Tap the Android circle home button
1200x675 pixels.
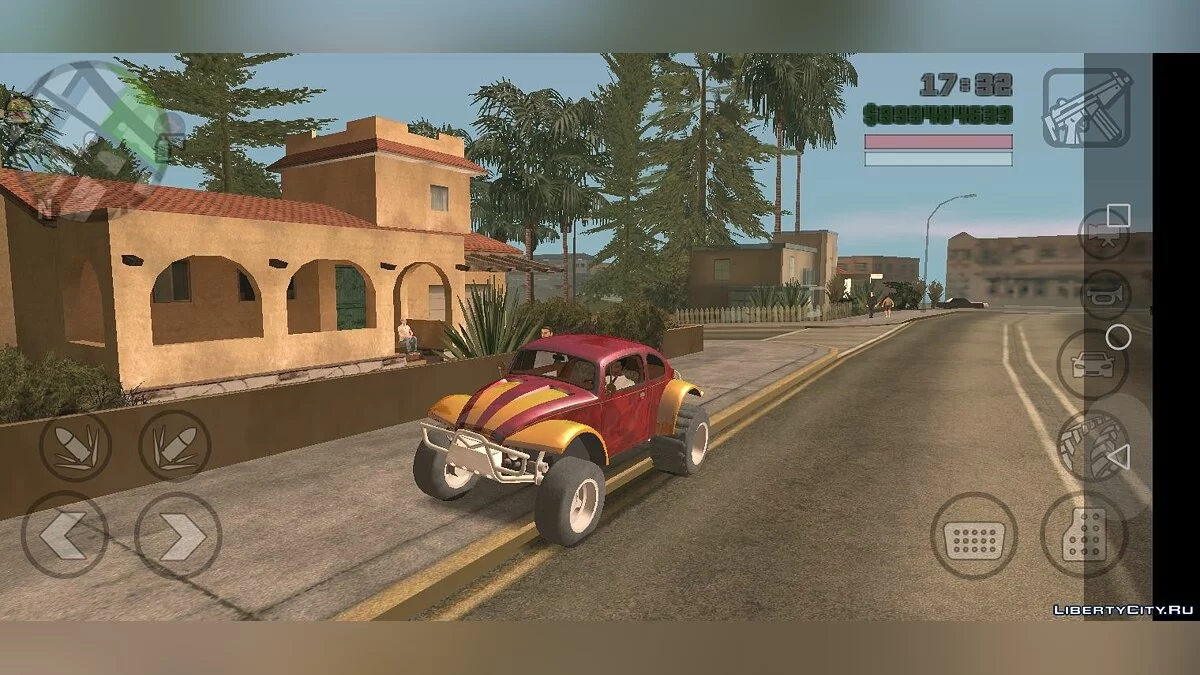click(1119, 337)
